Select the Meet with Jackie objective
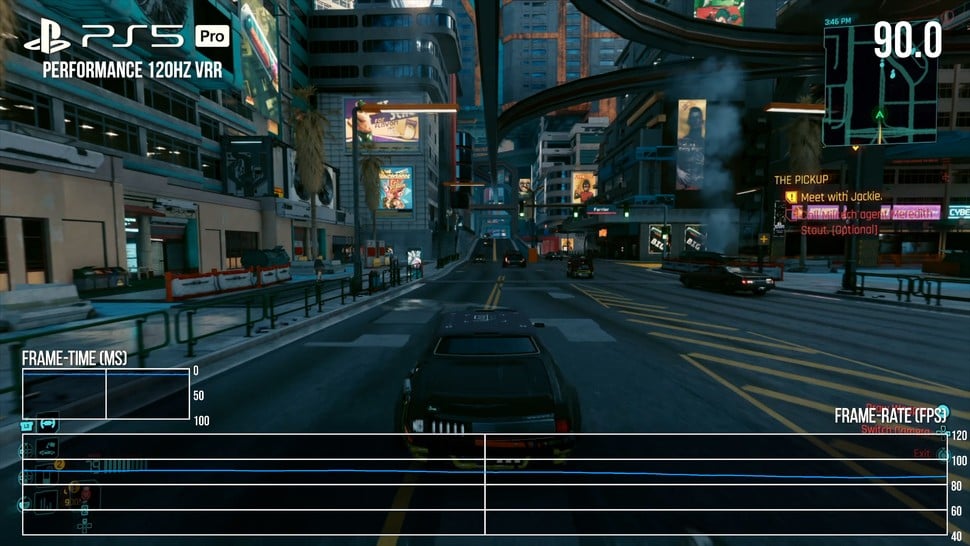 tap(840, 196)
